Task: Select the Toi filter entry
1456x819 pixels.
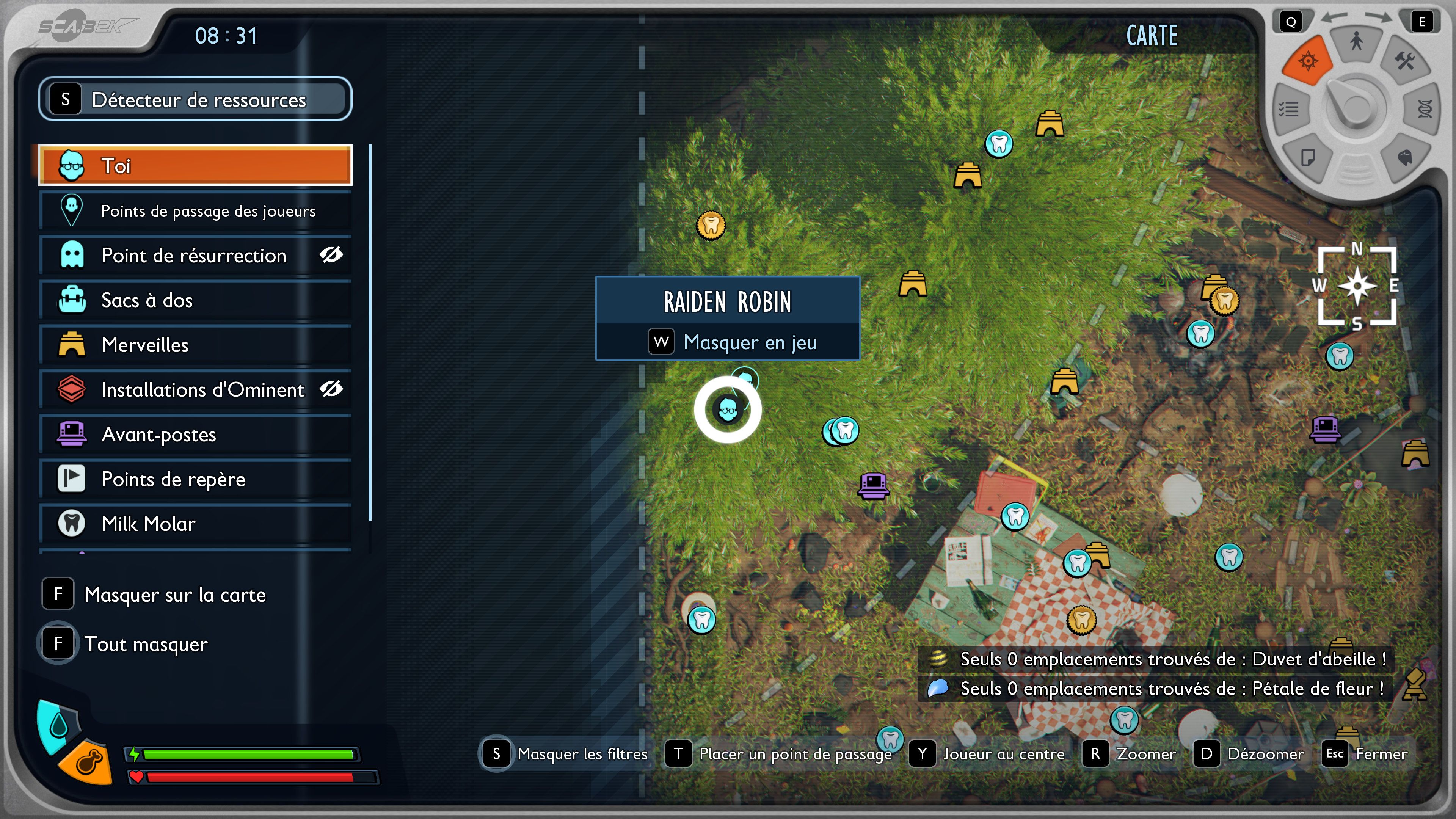Action: [x=195, y=166]
